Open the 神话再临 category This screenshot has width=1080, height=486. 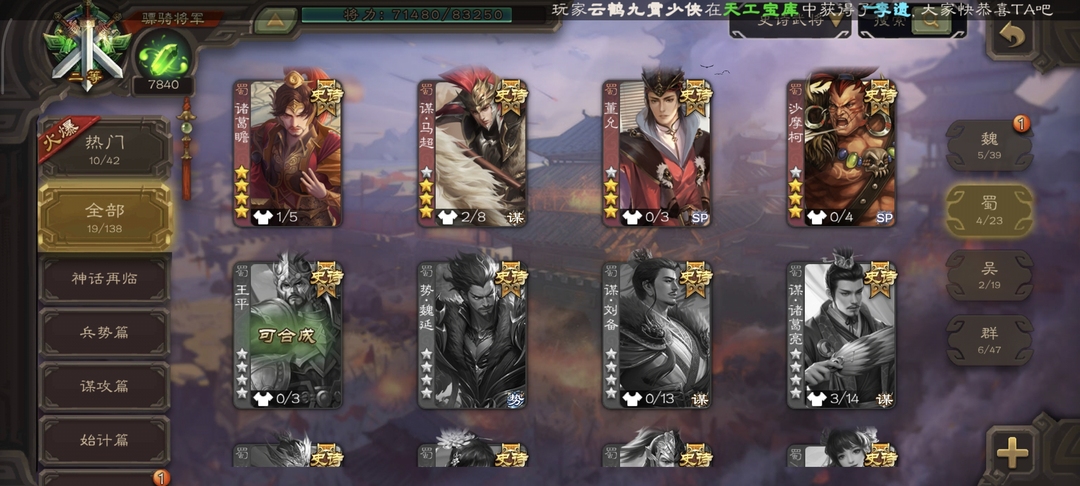coord(105,279)
